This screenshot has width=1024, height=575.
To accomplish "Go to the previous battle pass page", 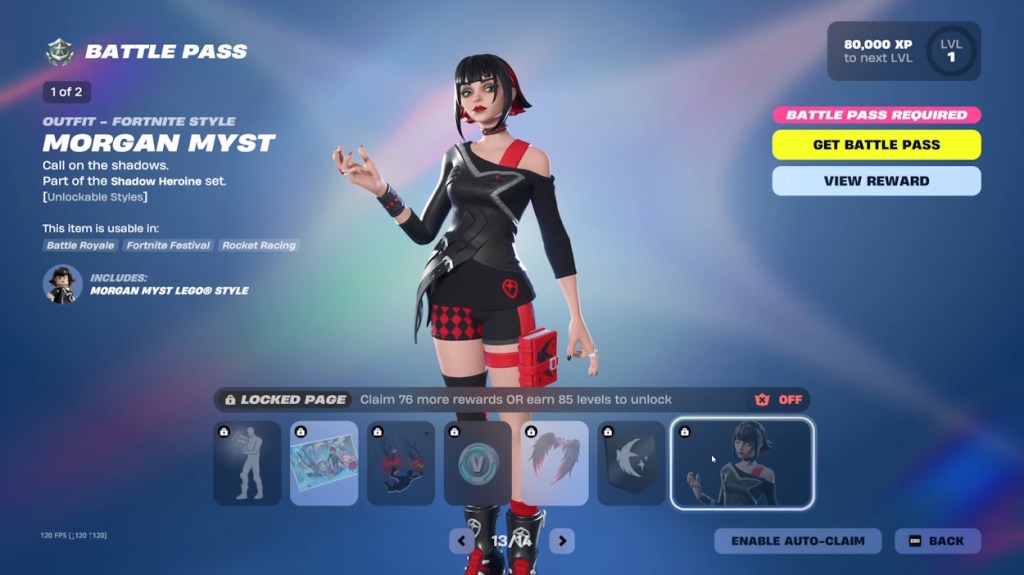I will click(x=461, y=541).
